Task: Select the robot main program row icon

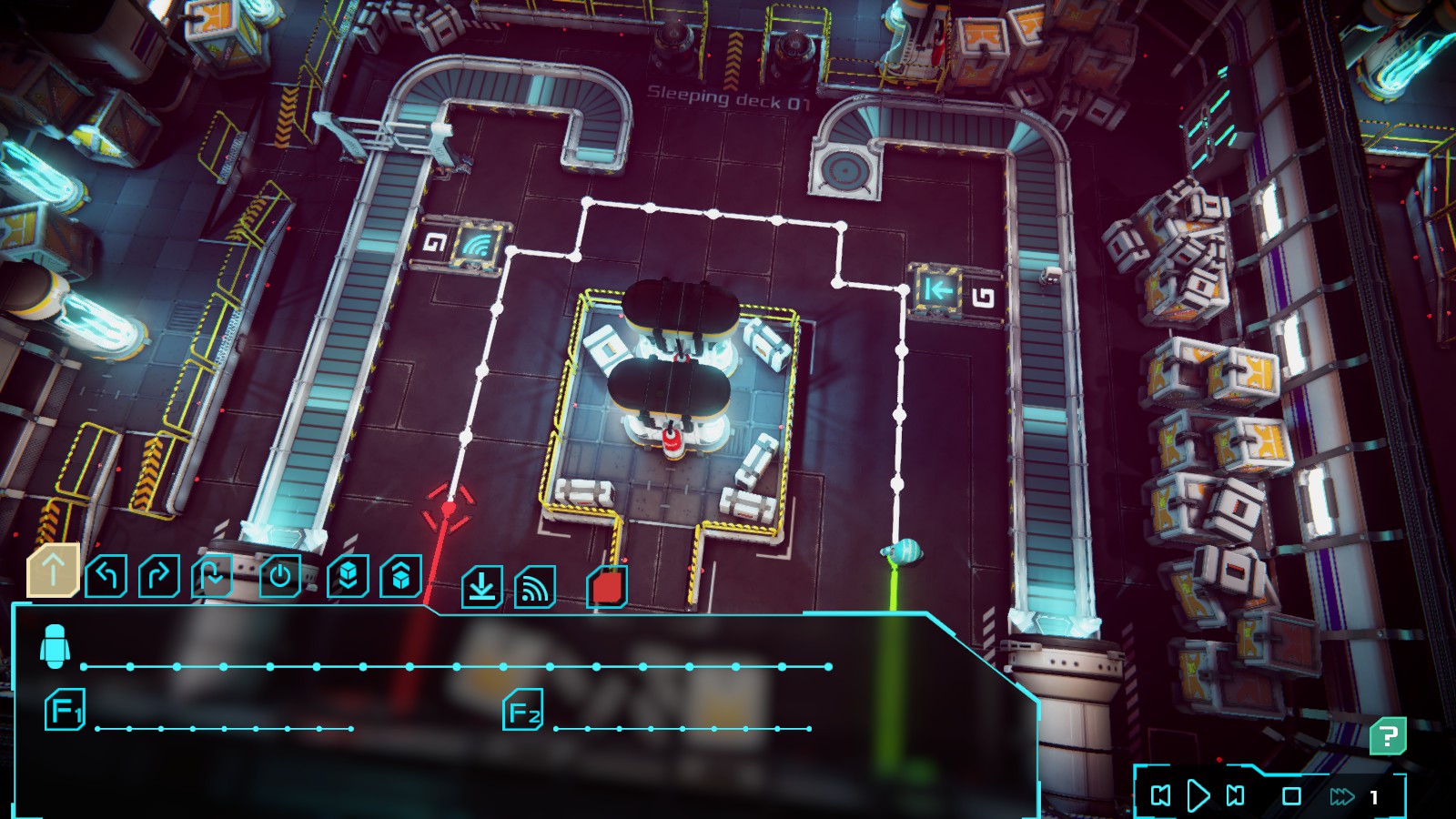Action: click(x=56, y=647)
